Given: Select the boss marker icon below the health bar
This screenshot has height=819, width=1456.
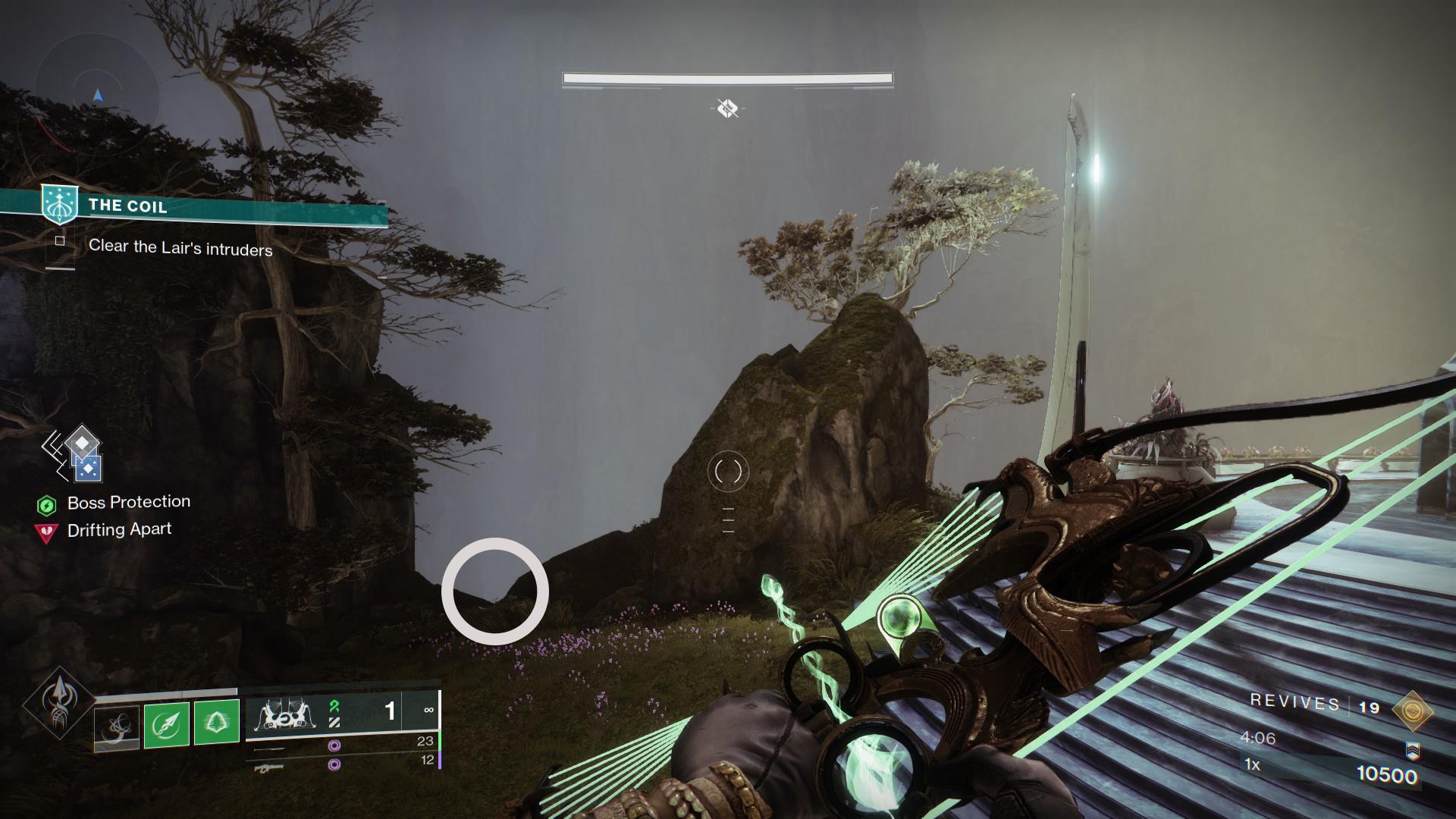Looking at the screenshot, I should tap(727, 108).
